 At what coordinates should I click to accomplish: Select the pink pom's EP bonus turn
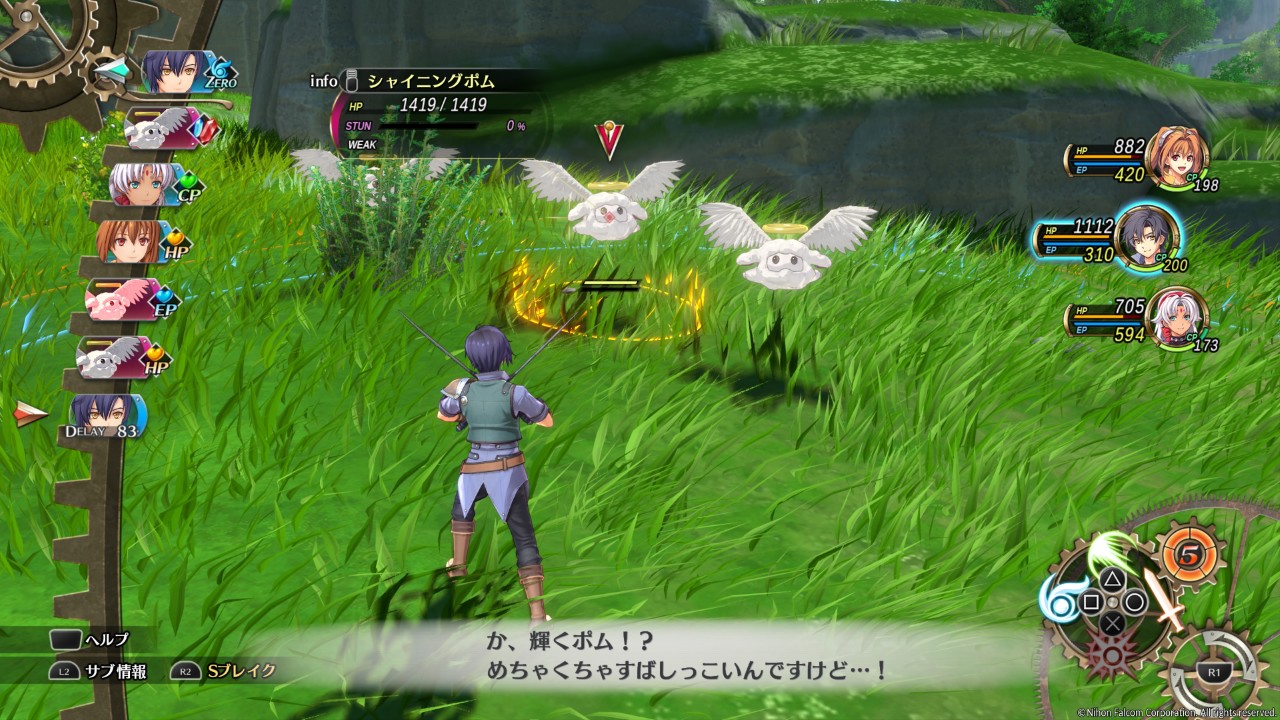[x=128, y=300]
